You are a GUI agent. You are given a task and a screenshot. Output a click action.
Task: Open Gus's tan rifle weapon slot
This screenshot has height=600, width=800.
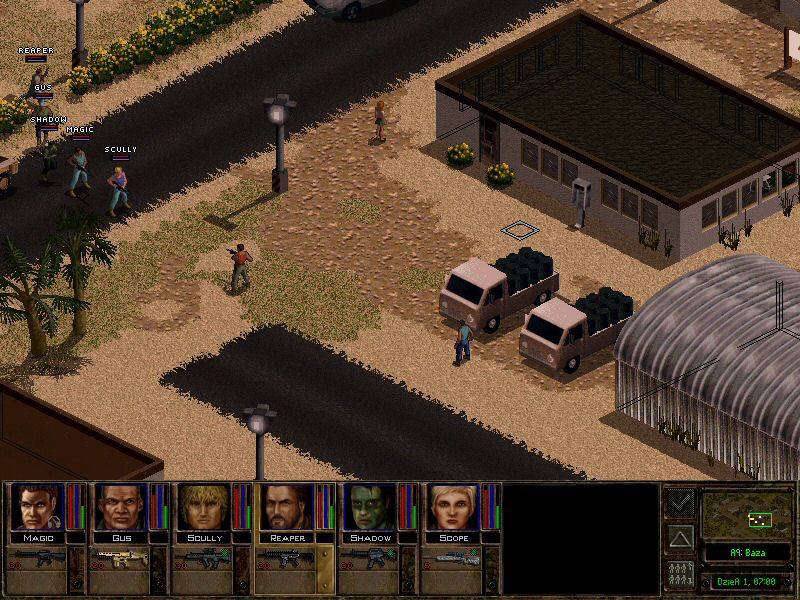tap(121, 560)
